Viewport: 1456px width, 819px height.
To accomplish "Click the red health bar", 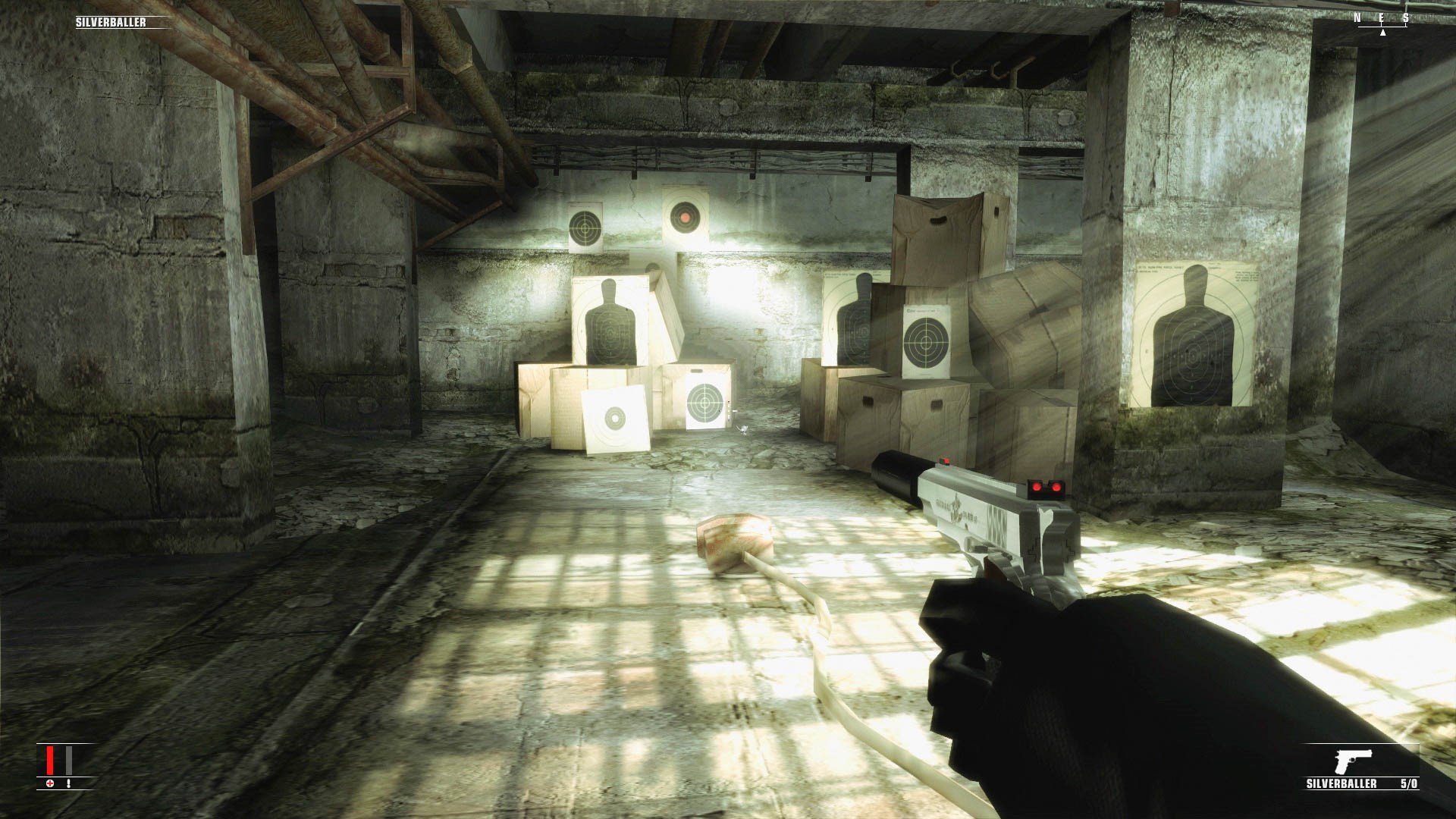I will point(50,761).
